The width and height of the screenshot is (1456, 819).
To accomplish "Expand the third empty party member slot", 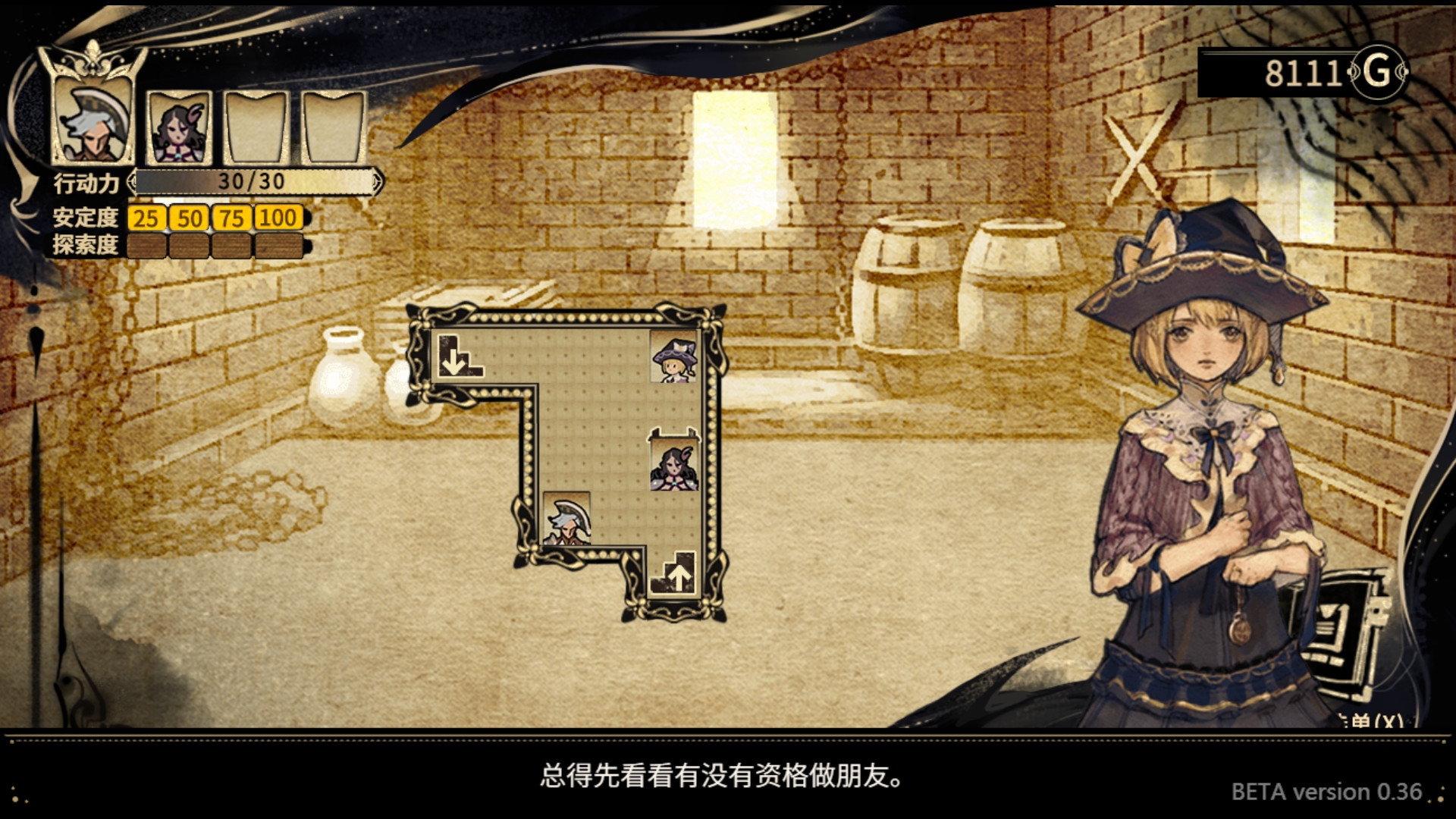I will [x=256, y=129].
